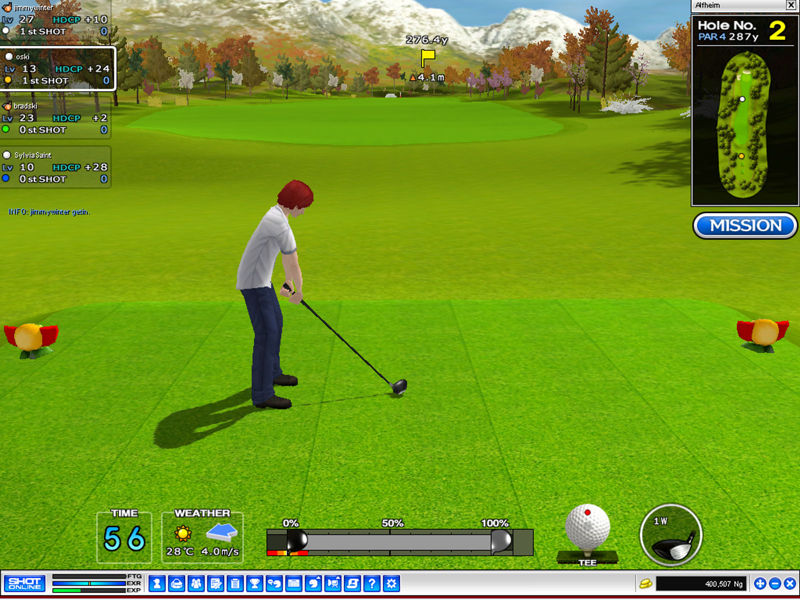The height and width of the screenshot is (600, 800).
Task: Open the MISSION panel
Action: [745, 225]
